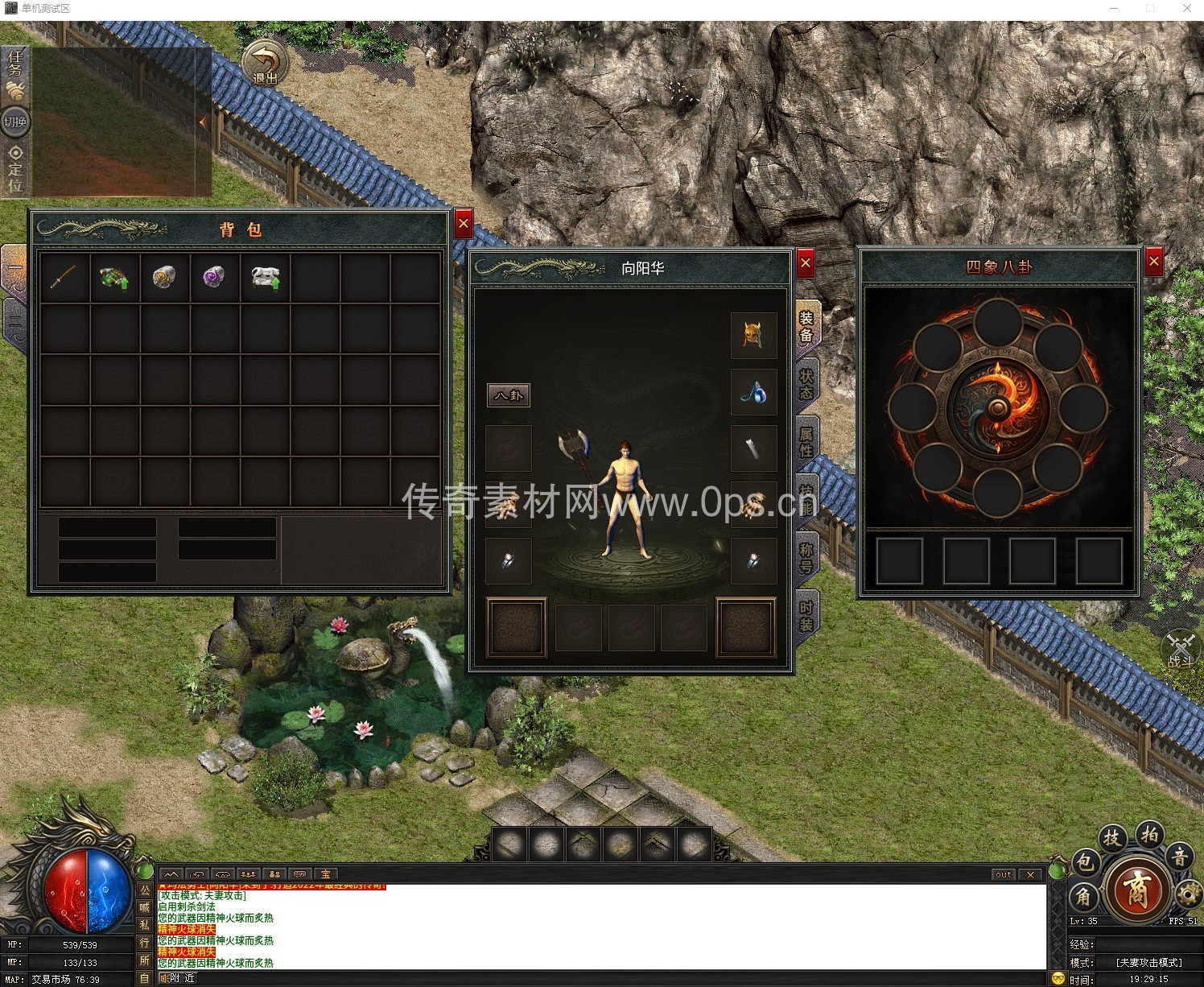The height and width of the screenshot is (987, 1204).
Task: Open the 称号 title tab
Action: point(806,557)
